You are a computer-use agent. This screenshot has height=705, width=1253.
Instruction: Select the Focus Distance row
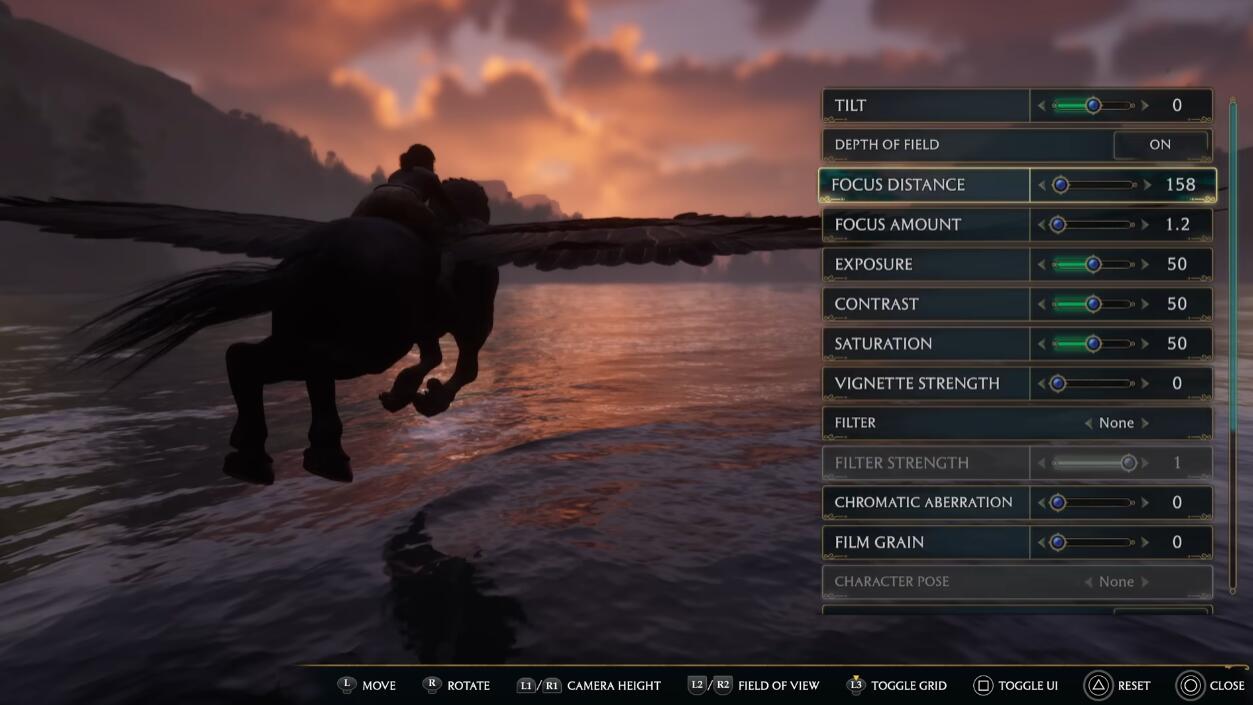925,185
